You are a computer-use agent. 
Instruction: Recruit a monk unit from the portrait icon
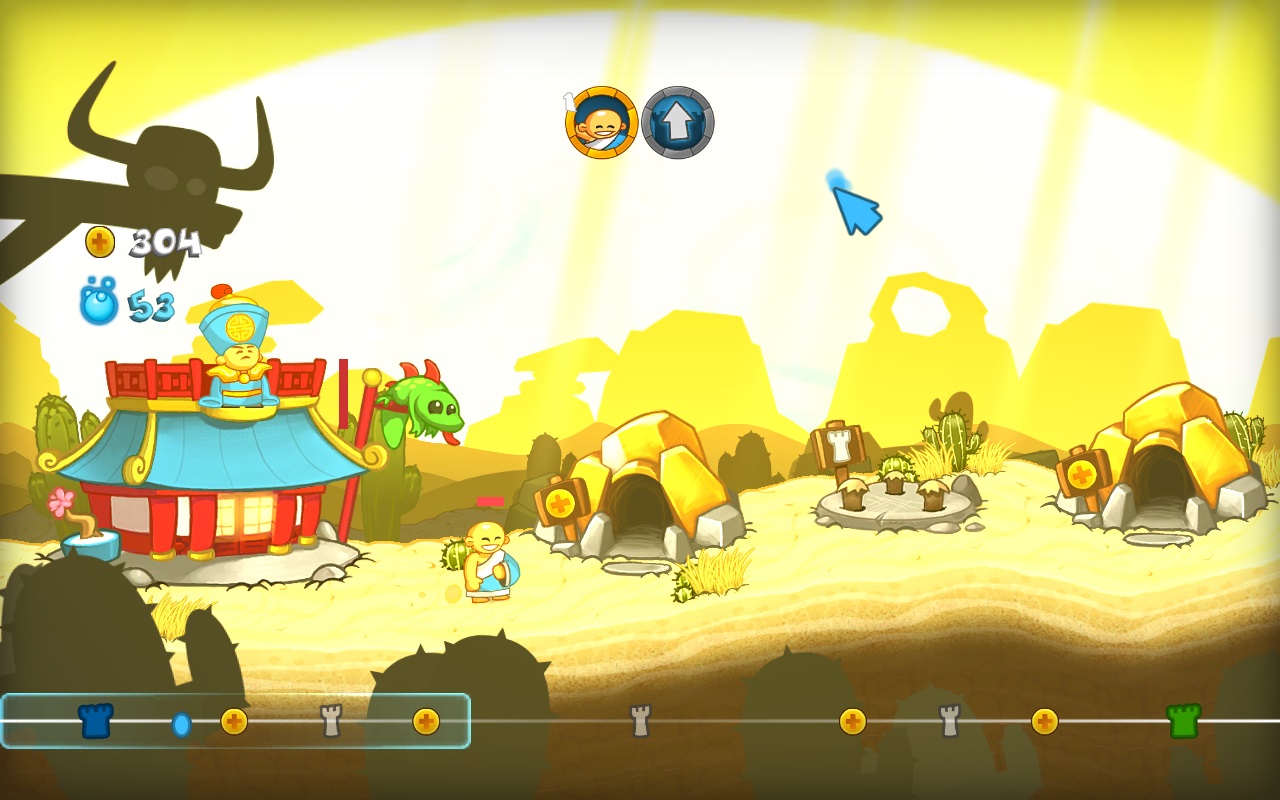click(602, 123)
